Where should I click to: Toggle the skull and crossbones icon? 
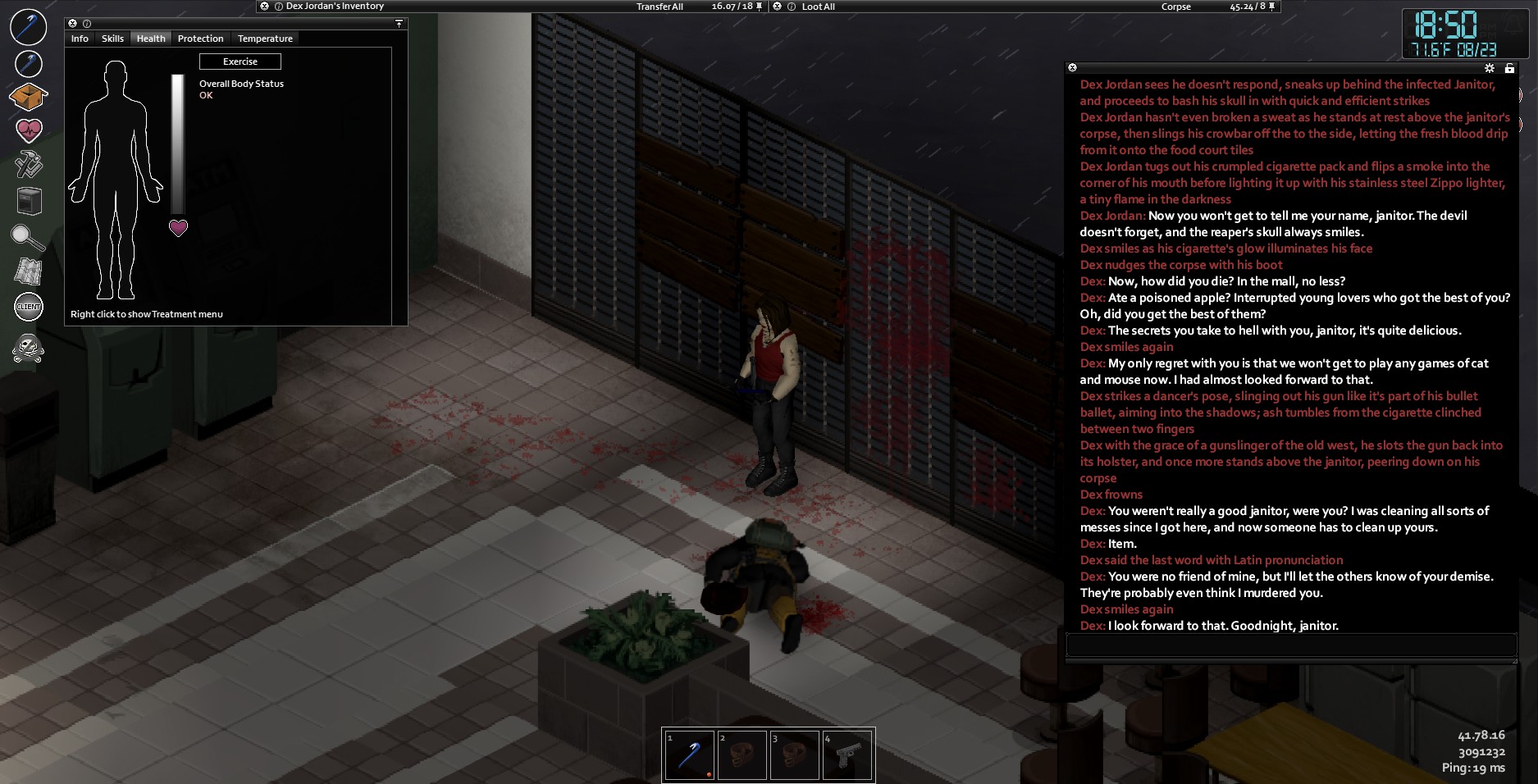coord(28,349)
